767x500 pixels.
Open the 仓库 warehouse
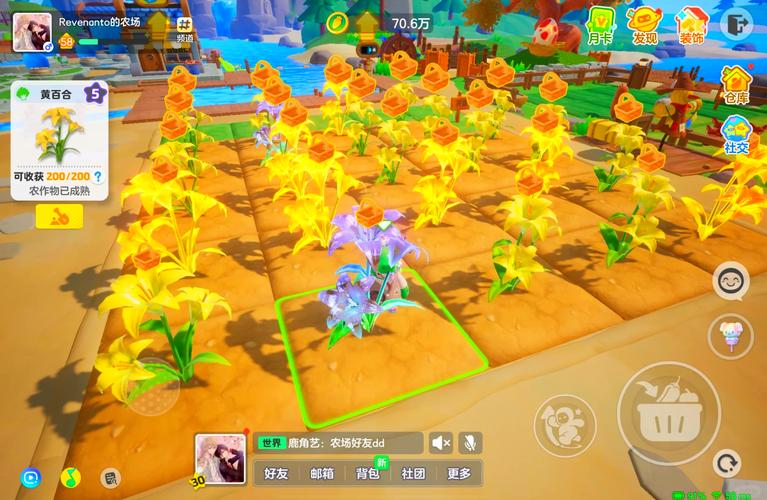(737, 84)
